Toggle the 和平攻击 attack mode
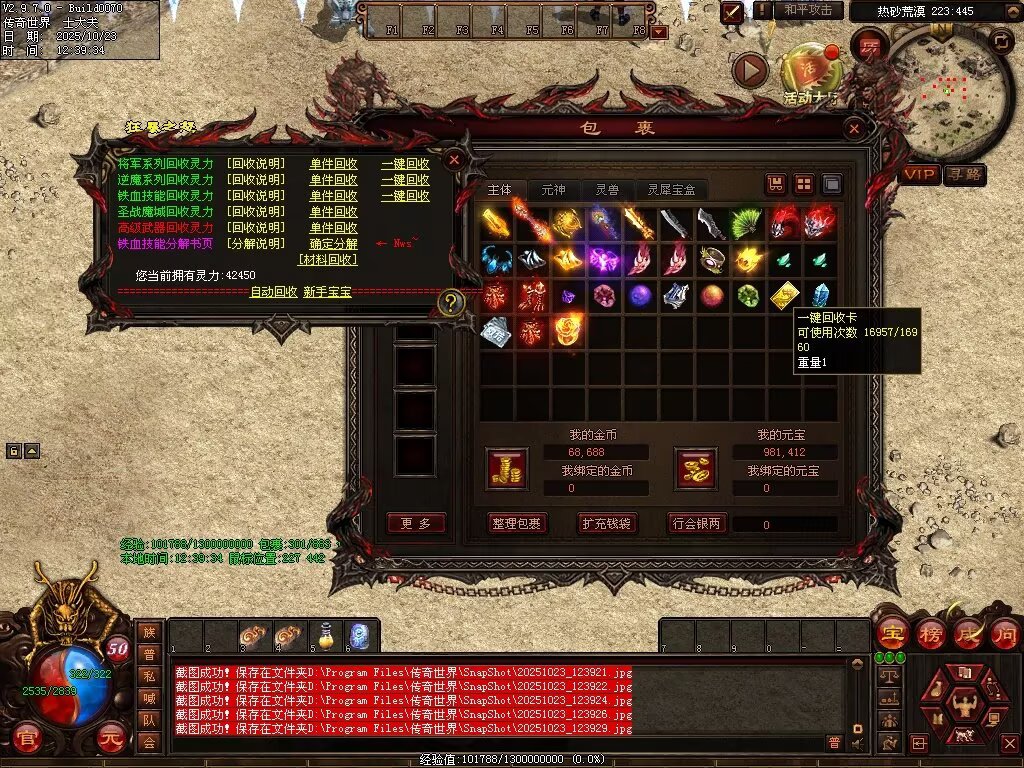 click(x=808, y=10)
